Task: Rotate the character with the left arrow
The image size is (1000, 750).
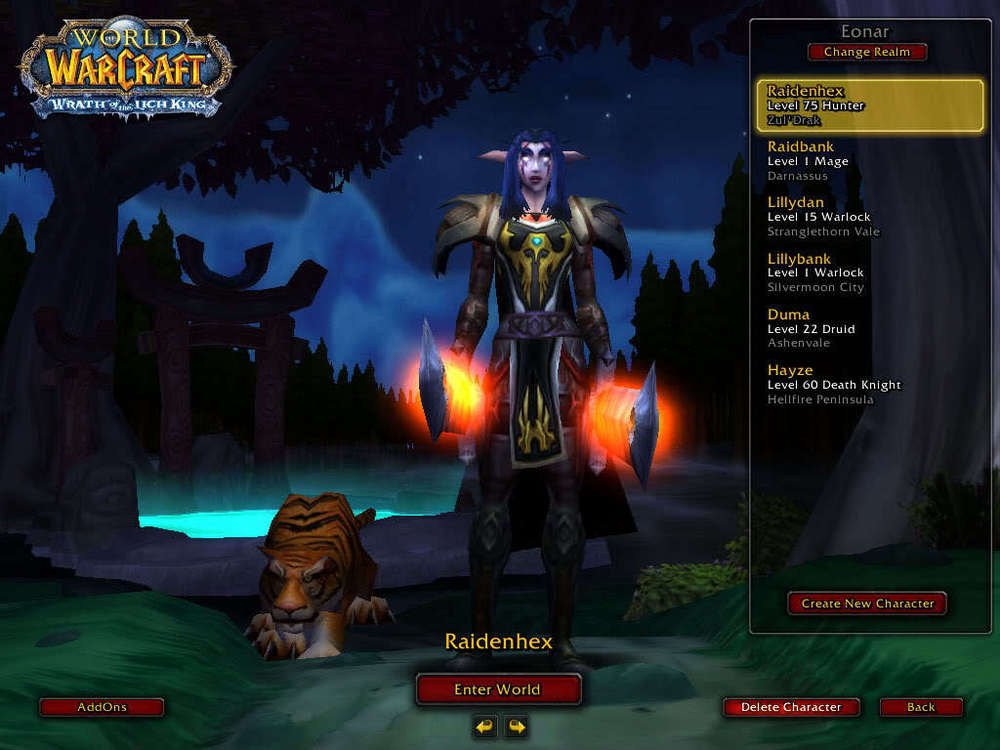Action: 485,726
